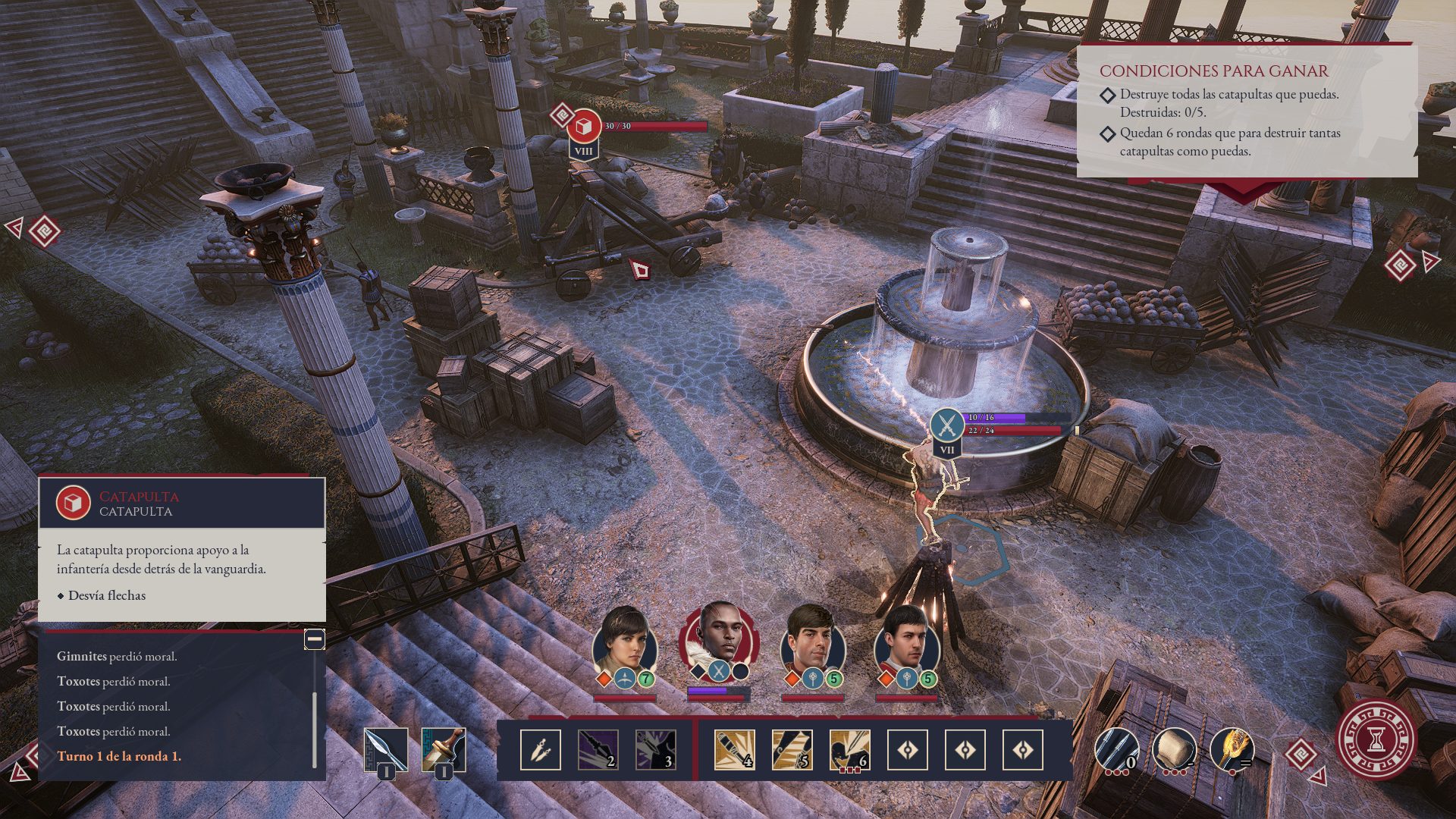This screenshot has height=819, width=1456.
Task: Click the Catapulta info panel header
Action: [182, 504]
